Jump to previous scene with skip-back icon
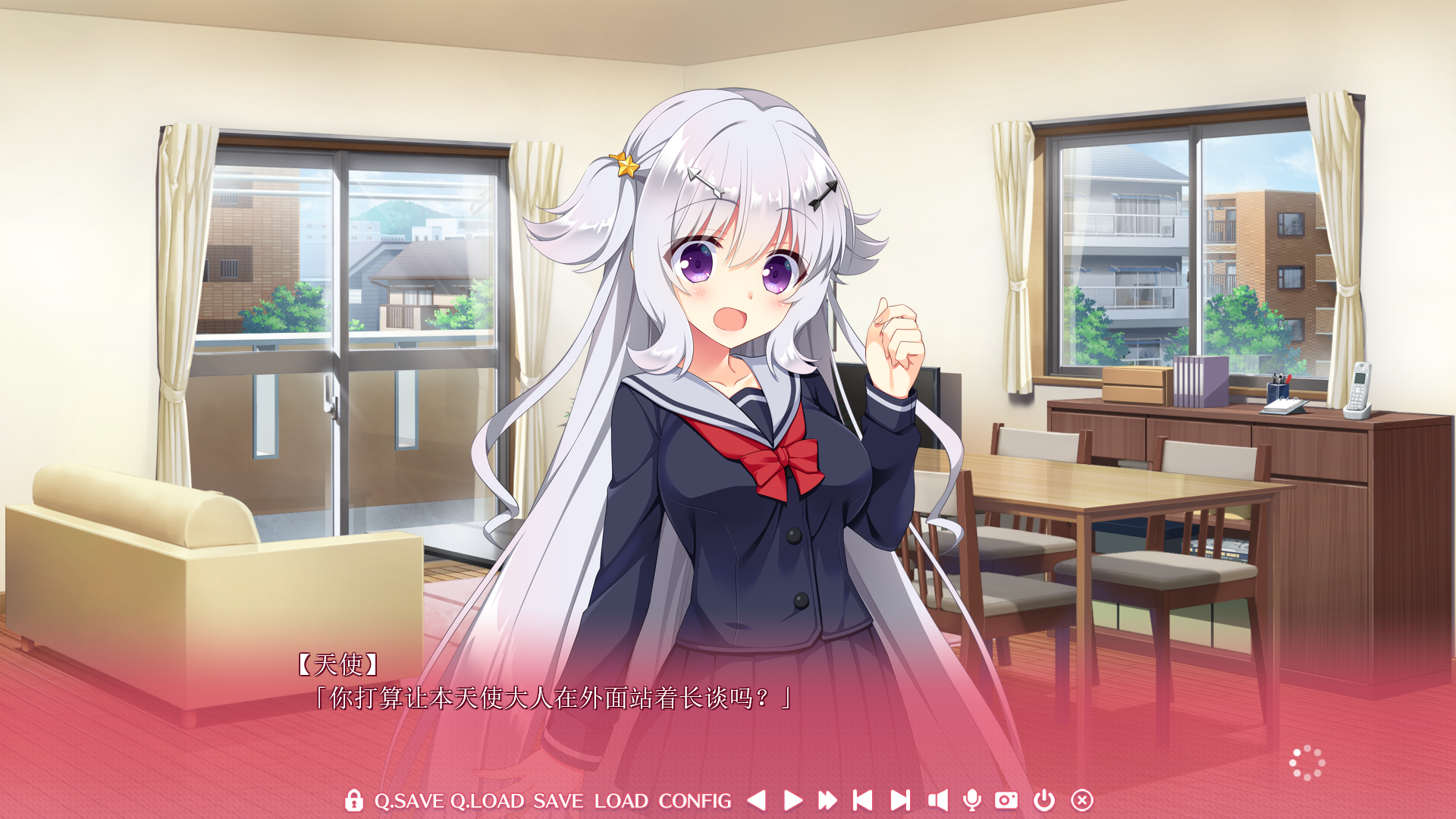 [x=862, y=800]
